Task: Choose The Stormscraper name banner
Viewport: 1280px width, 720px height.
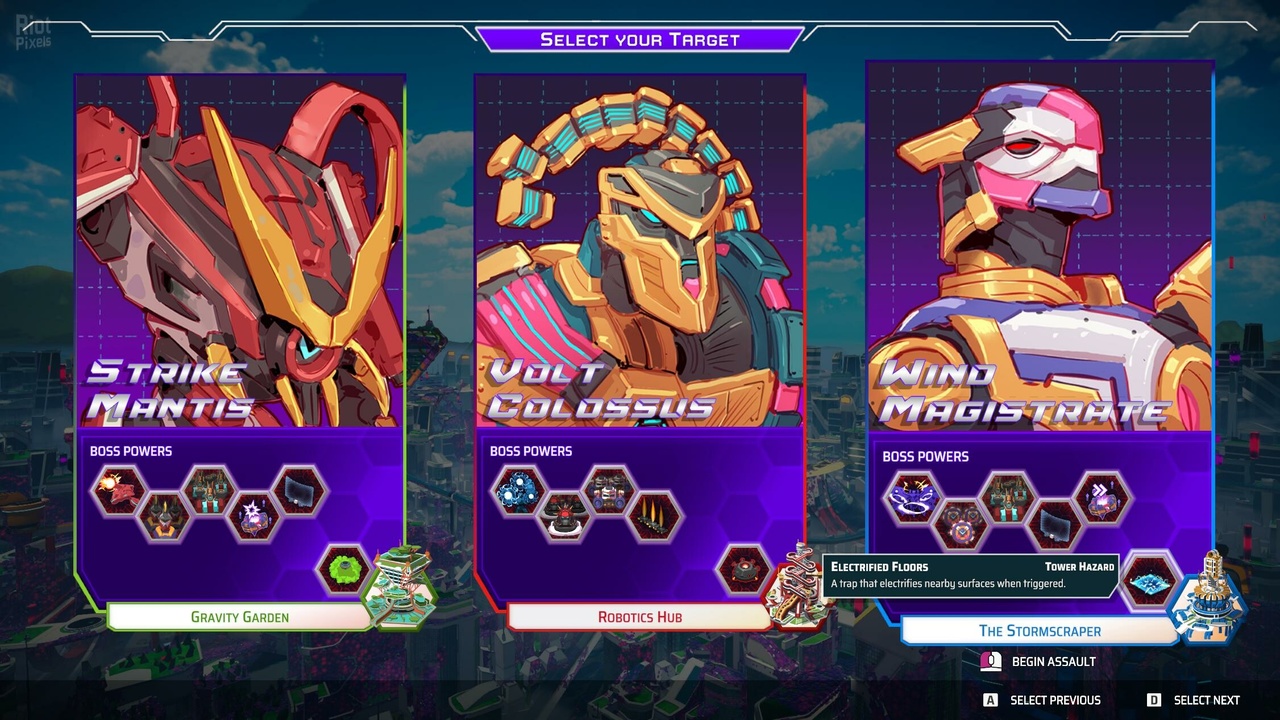Action: tap(1040, 631)
